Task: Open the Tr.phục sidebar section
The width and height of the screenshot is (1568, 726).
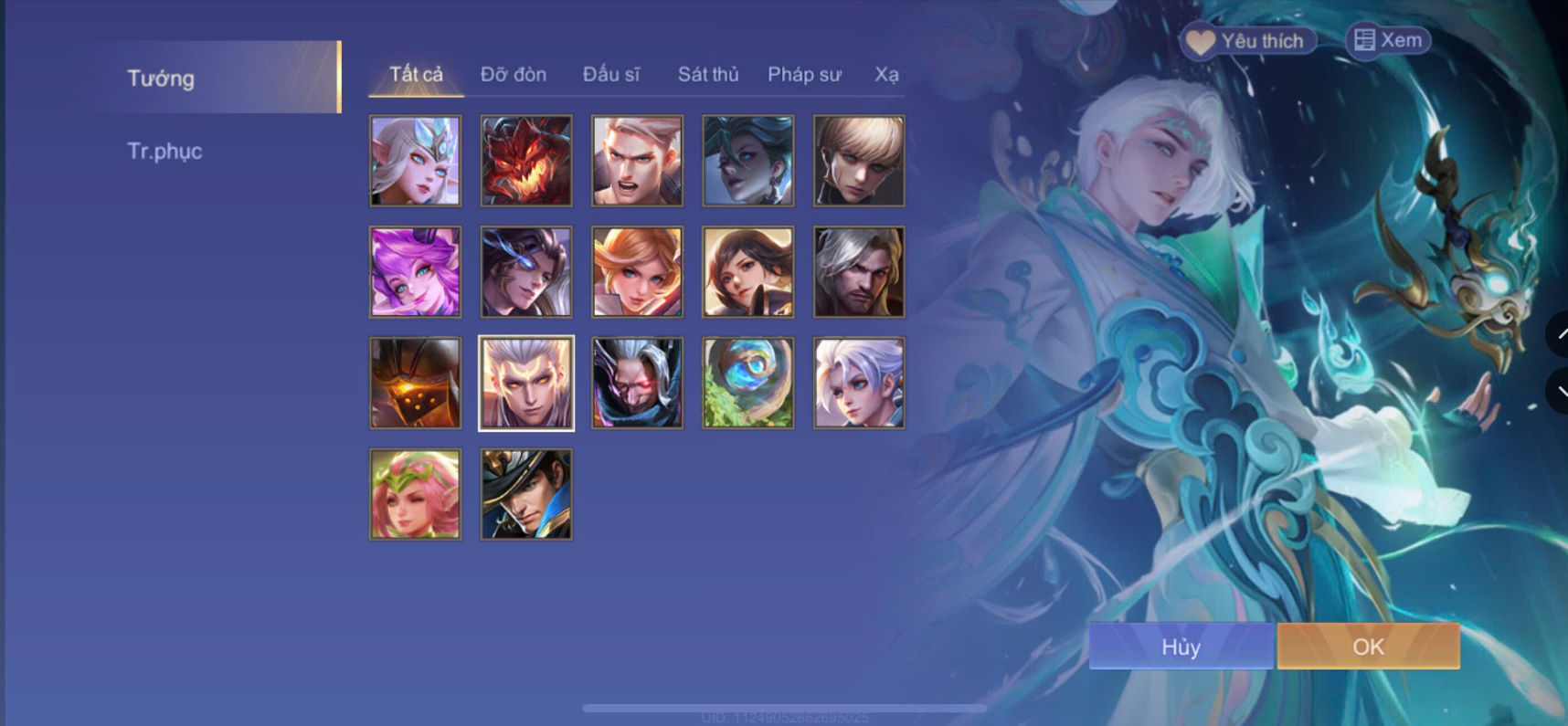Action: 165,152
